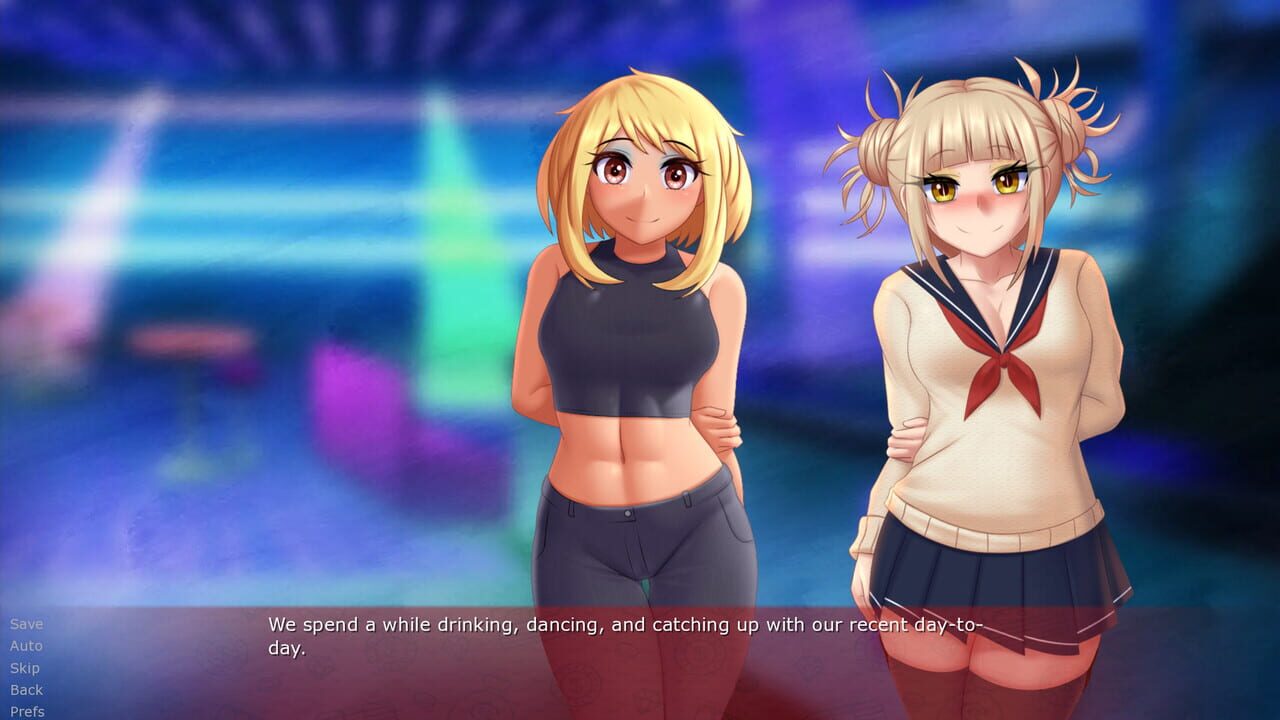Toggle Skip mode on
Image resolution: width=1280 pixels, height=720 pixels.
point(25,668)
